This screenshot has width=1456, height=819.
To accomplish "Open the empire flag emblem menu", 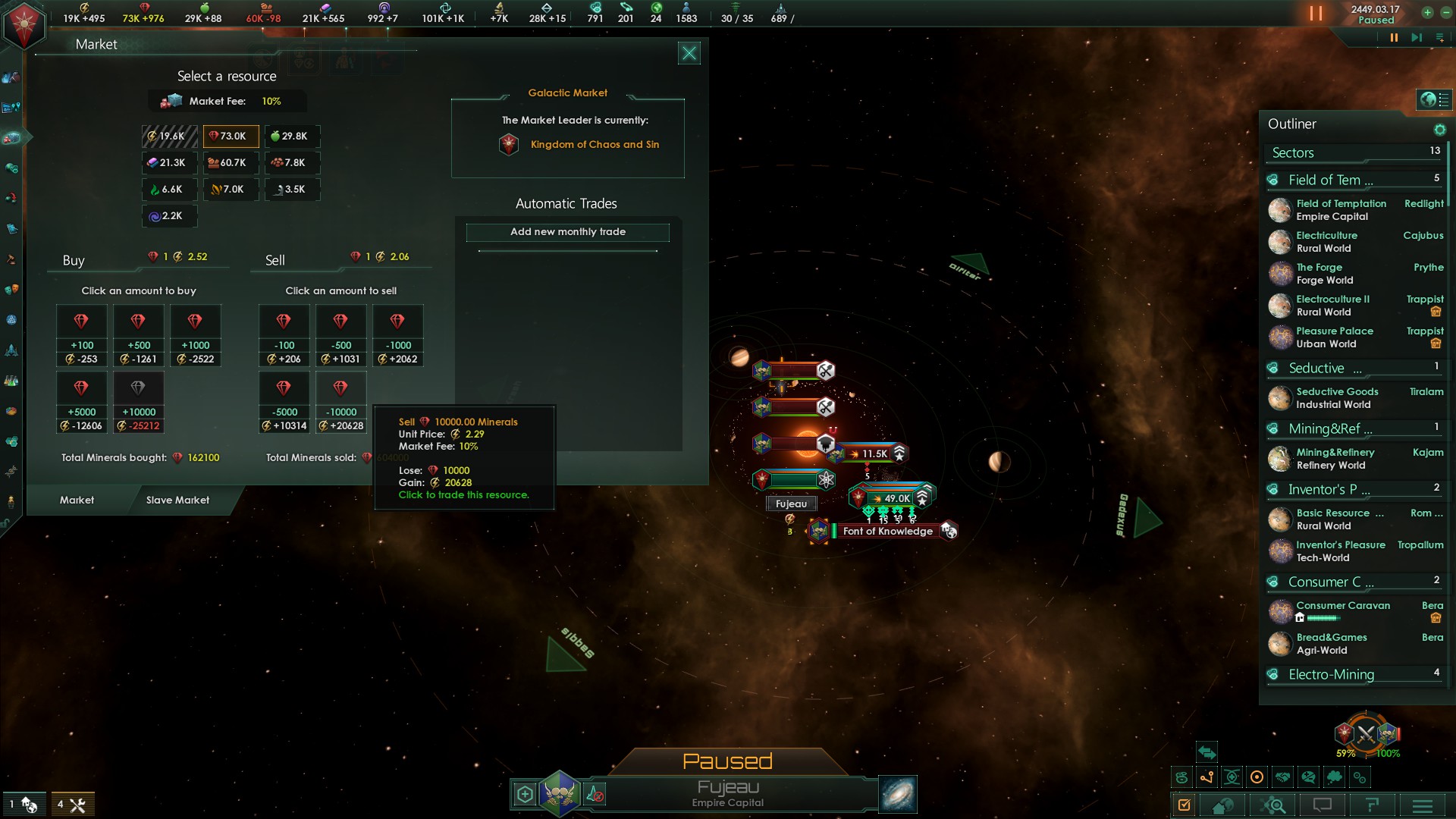I will point(24,24).
